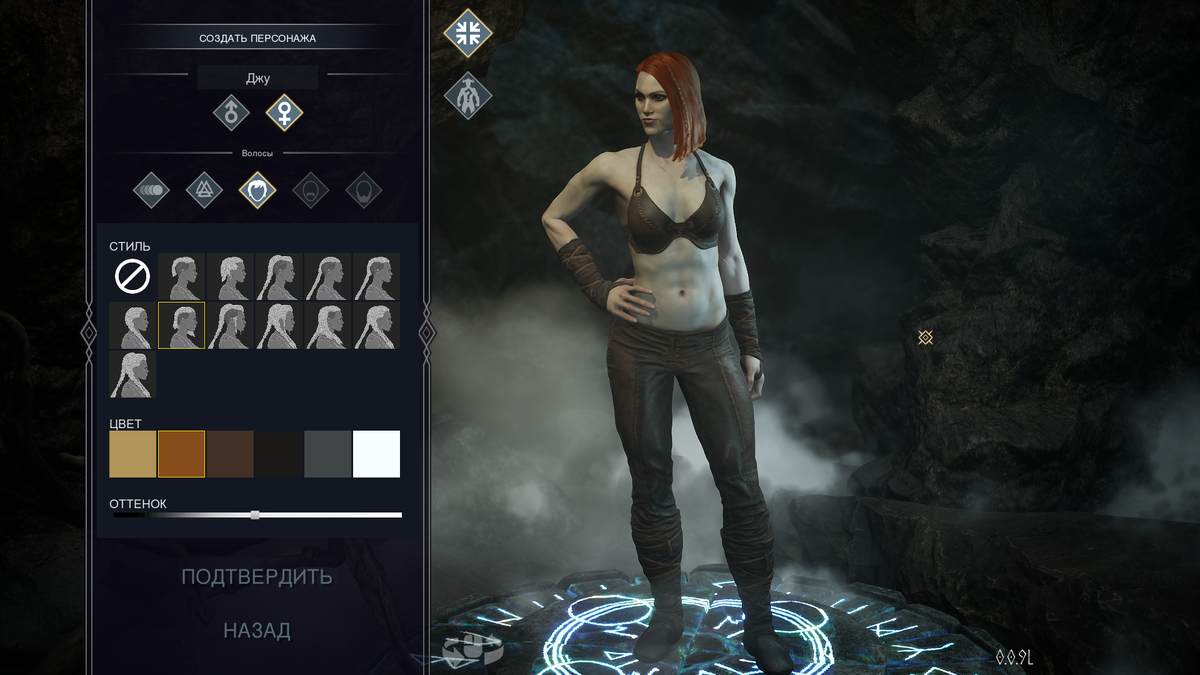
Task: Open the skin tone circles tab
Action: pos(152,189)
